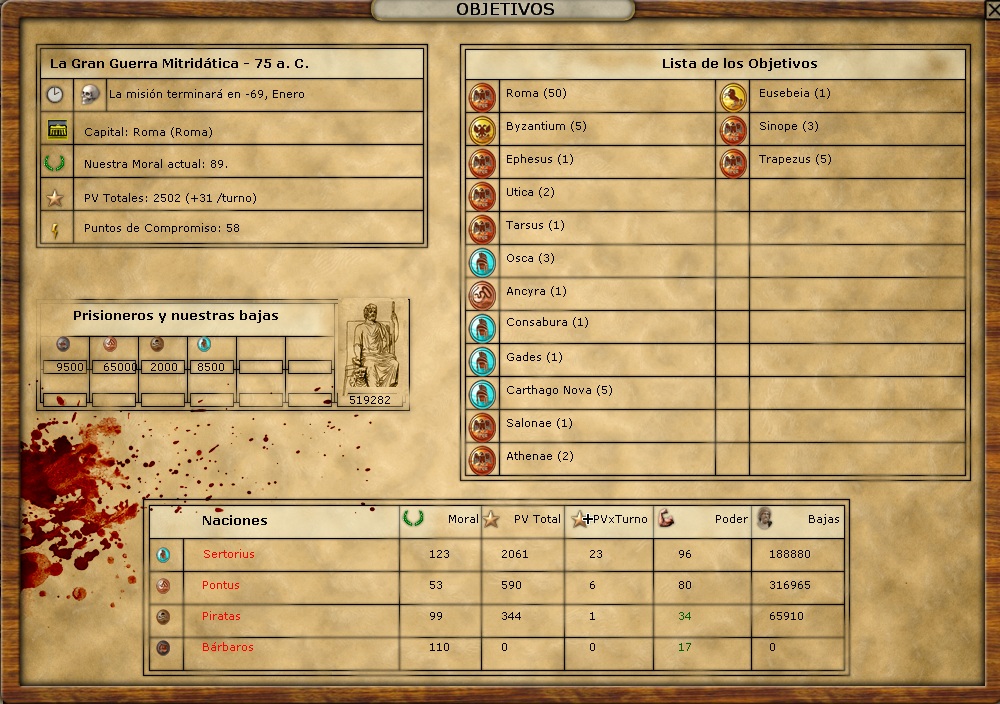The image size is (1000, 704).
Task: Select the Tarsus (1) objective
Action: click(535, 226)
